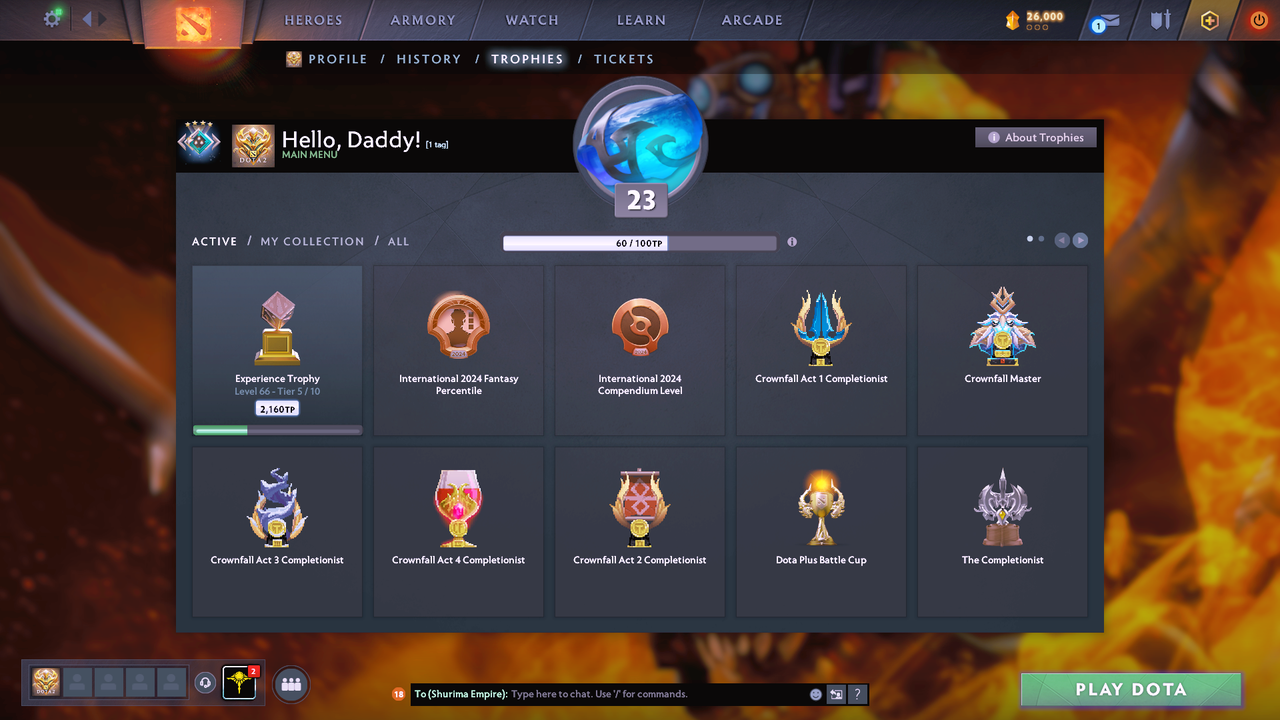Open the friends list group icon
1280x720 pixels.
point(290,683)
